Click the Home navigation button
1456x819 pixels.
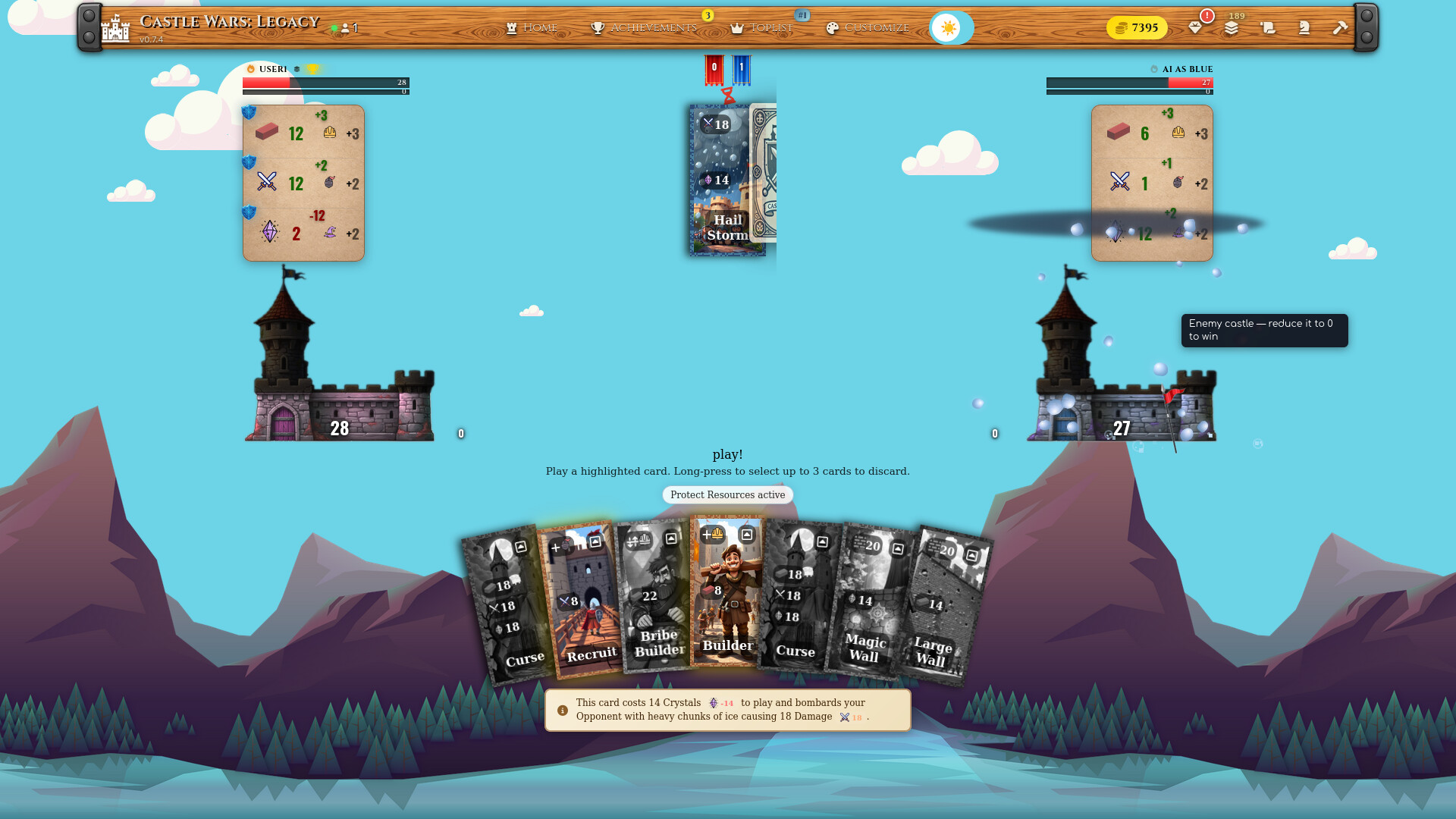pos(532,27)
